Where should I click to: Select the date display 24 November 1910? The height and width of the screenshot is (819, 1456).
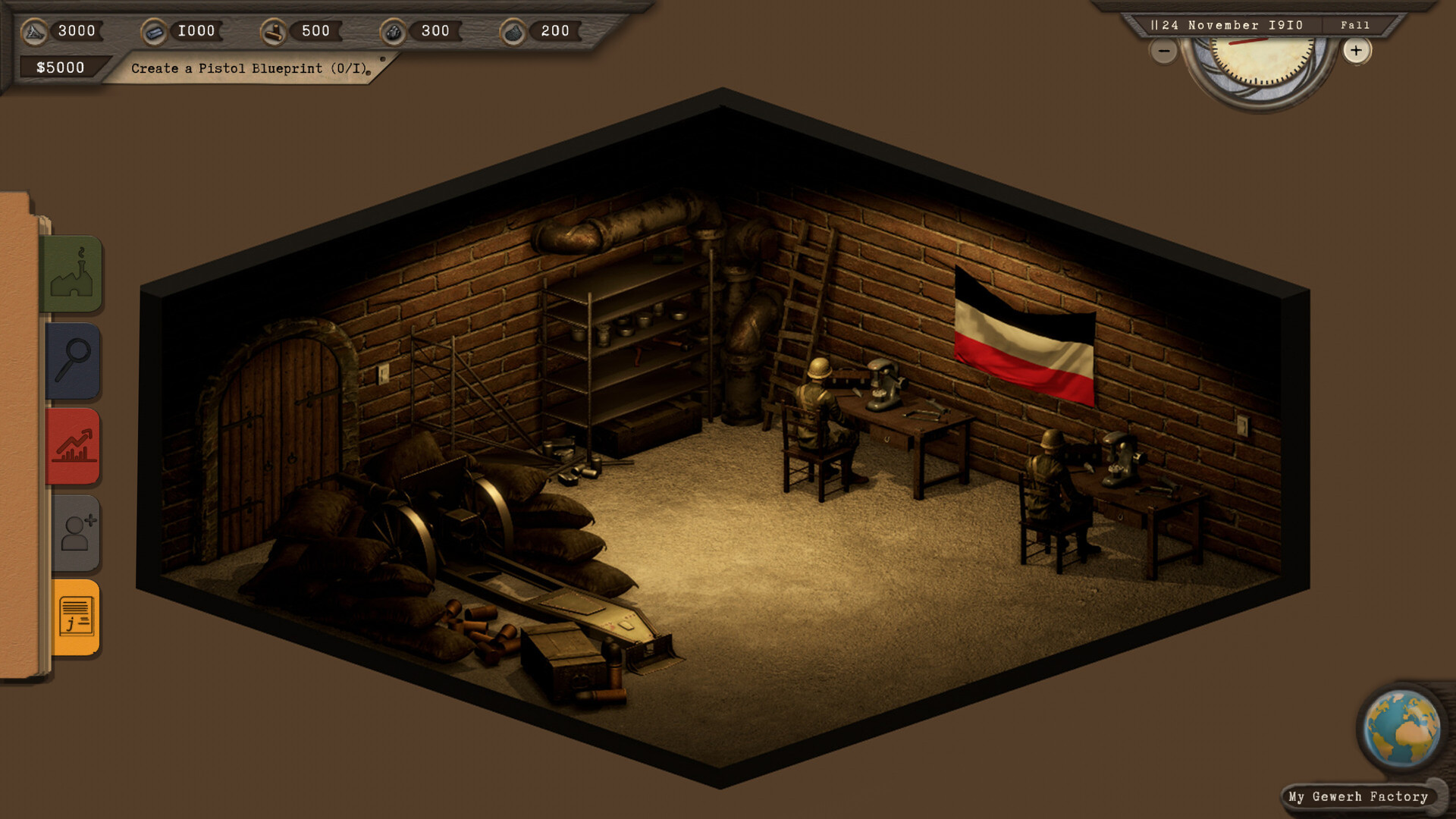click(x=1228, y=24)
